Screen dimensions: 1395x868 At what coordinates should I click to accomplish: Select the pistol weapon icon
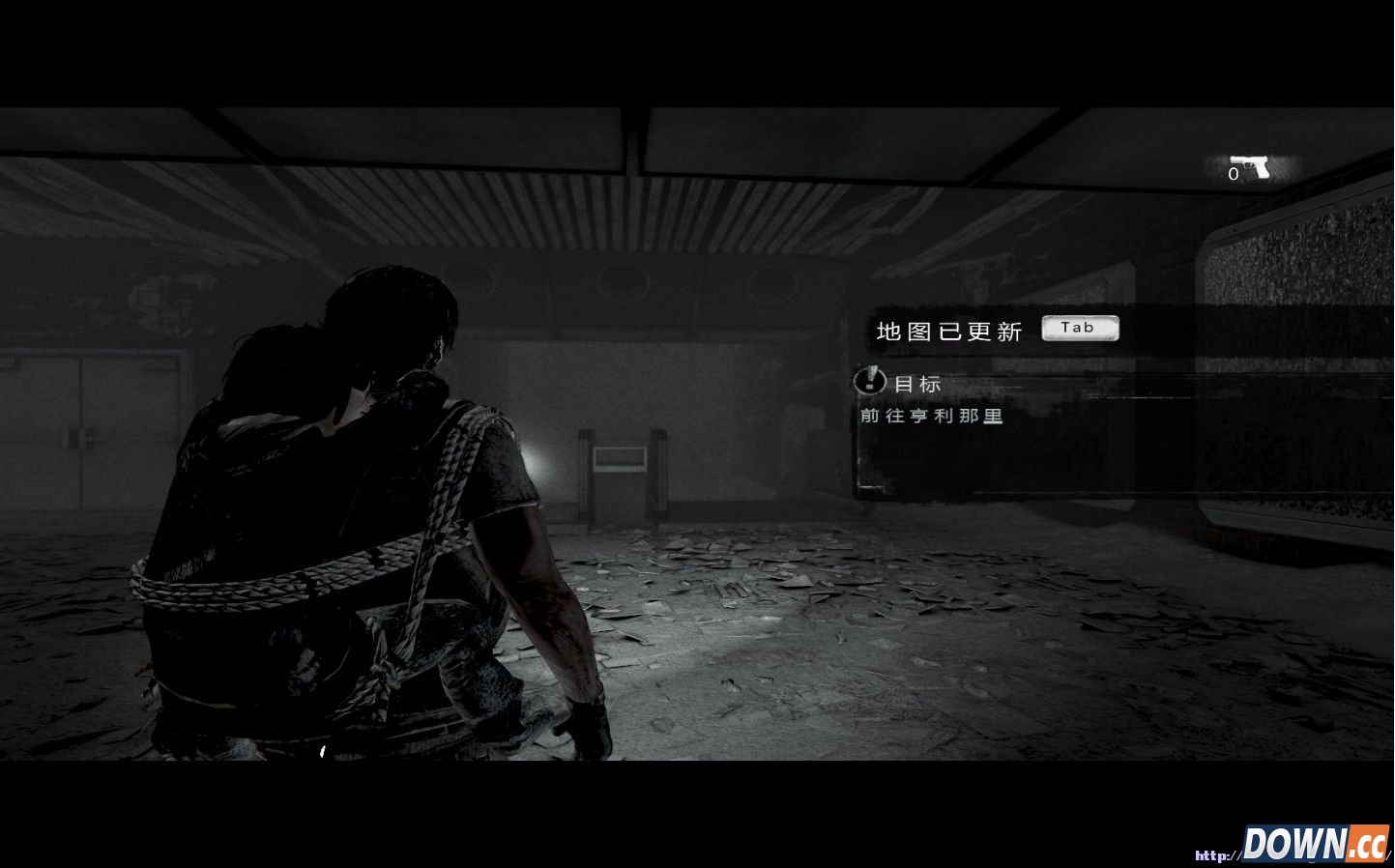pos(1250,167)
